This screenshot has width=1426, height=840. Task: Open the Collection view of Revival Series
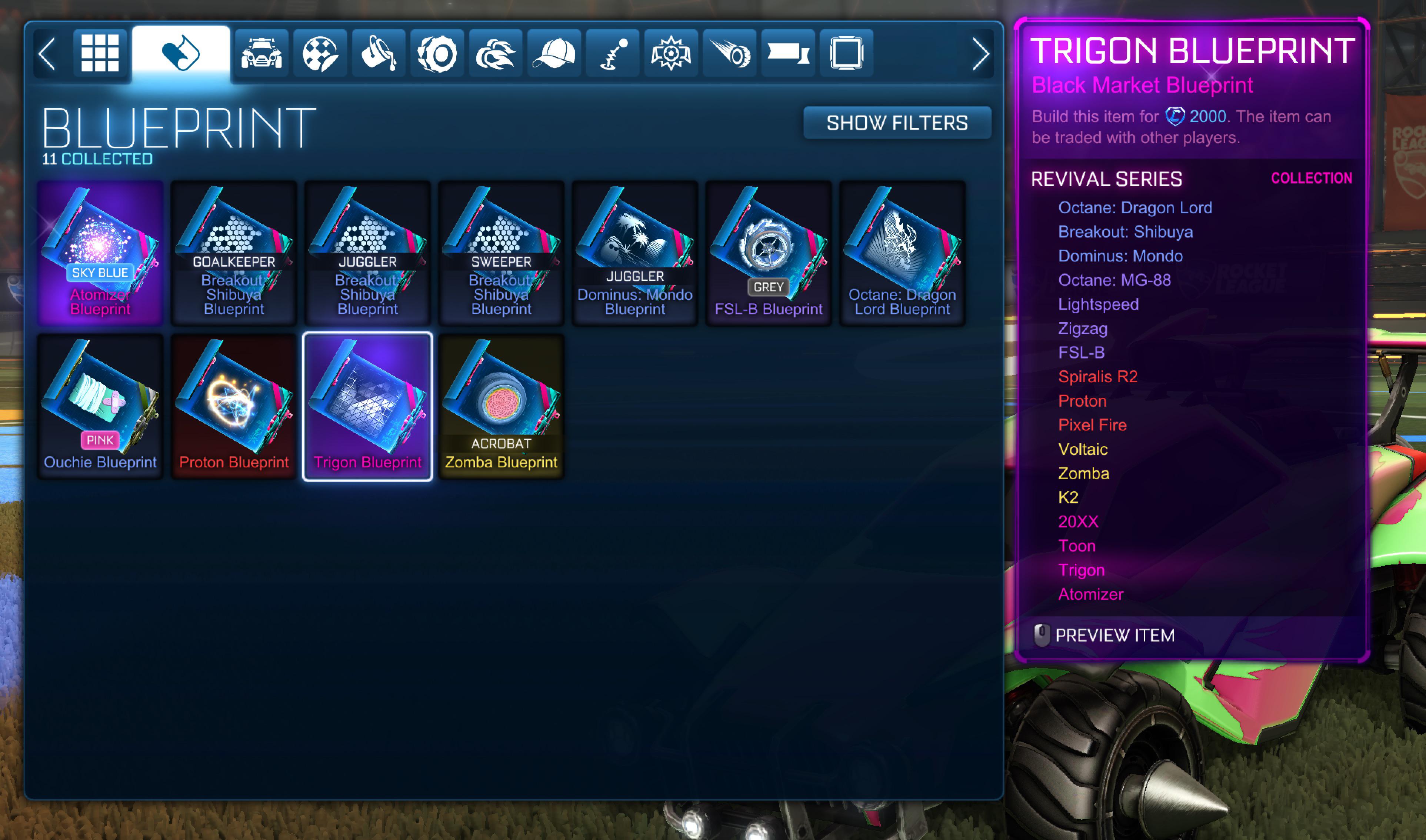point(1312,178)
